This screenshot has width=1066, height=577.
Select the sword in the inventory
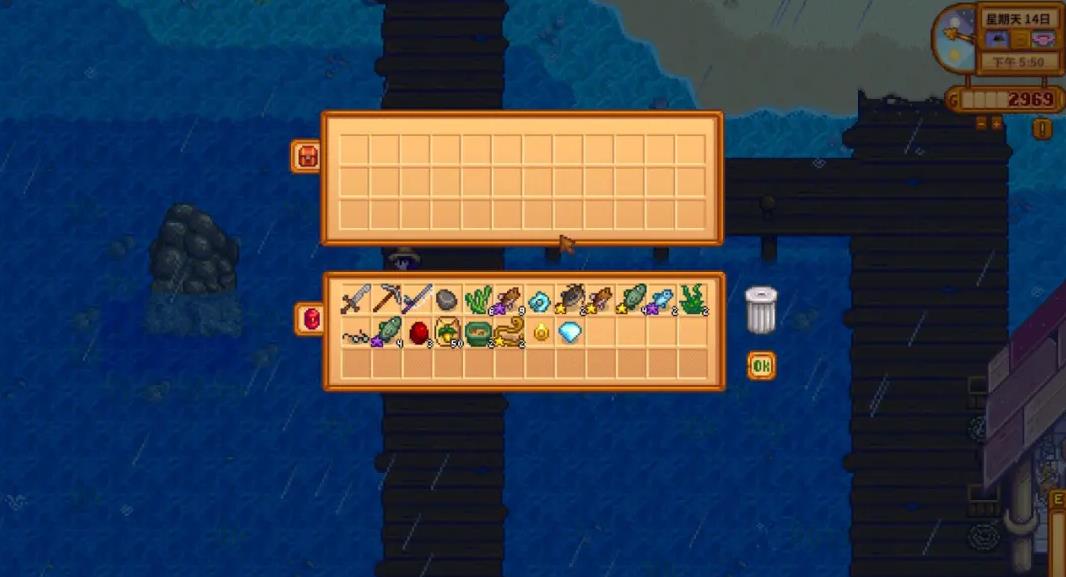[355, 299]
